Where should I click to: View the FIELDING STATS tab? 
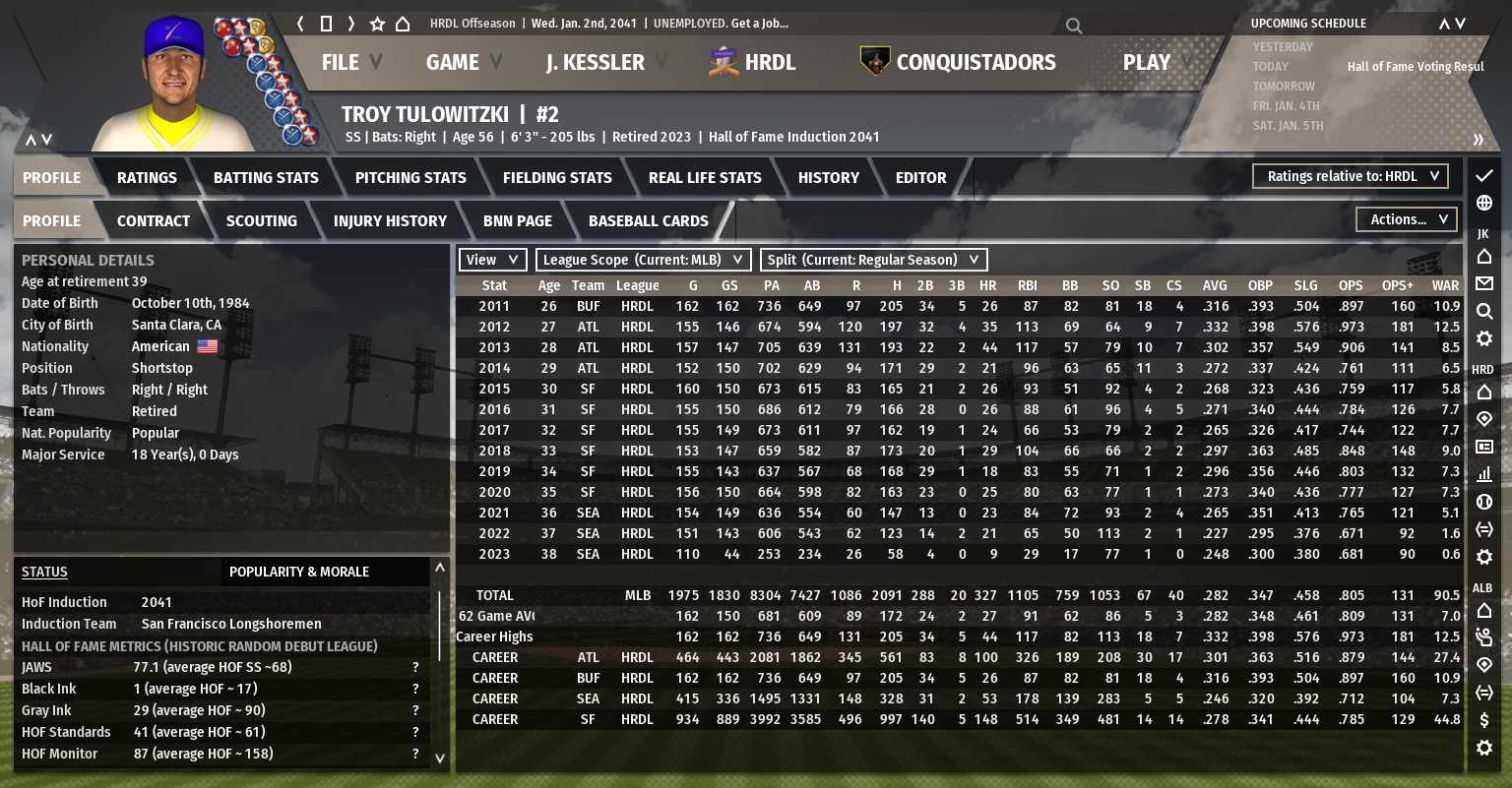(557, 178)
